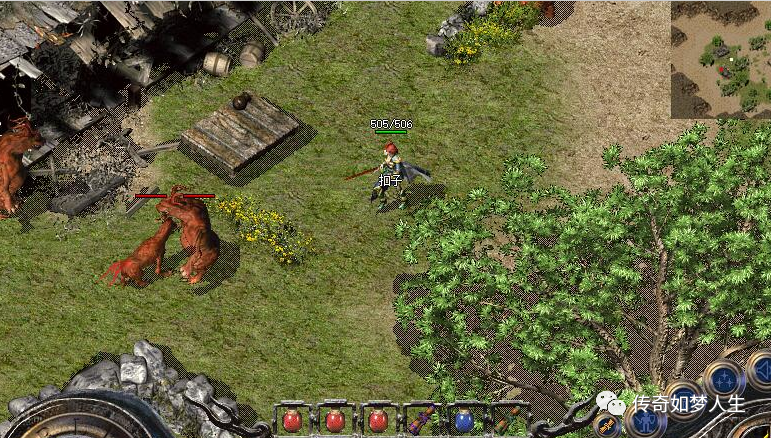This screenshot has height=438, width=771.
Task: Click the small orange crossed-swords button
Action: [608, 424]
